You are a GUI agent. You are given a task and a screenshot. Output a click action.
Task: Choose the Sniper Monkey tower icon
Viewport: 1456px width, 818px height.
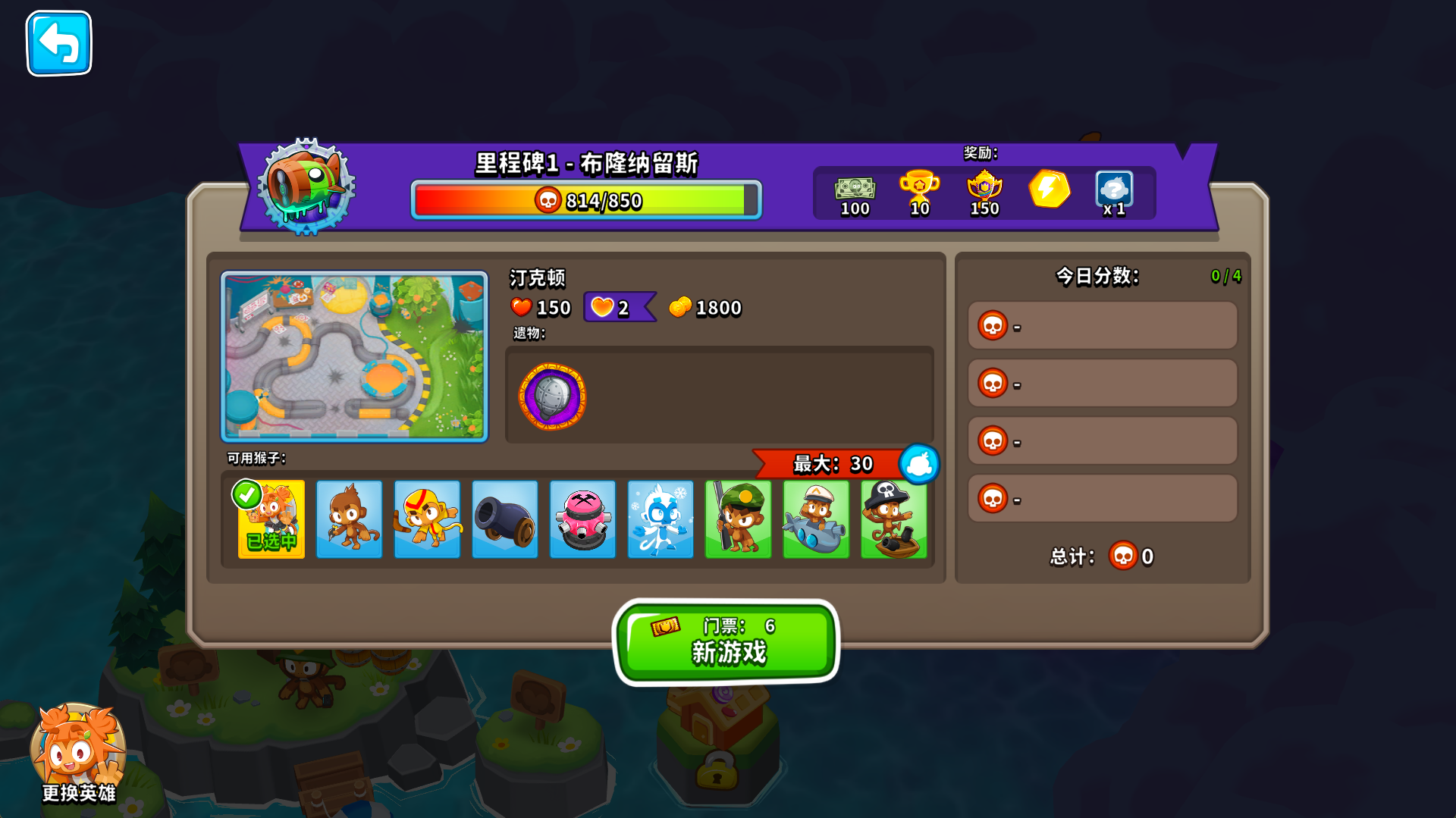point(738,519)
